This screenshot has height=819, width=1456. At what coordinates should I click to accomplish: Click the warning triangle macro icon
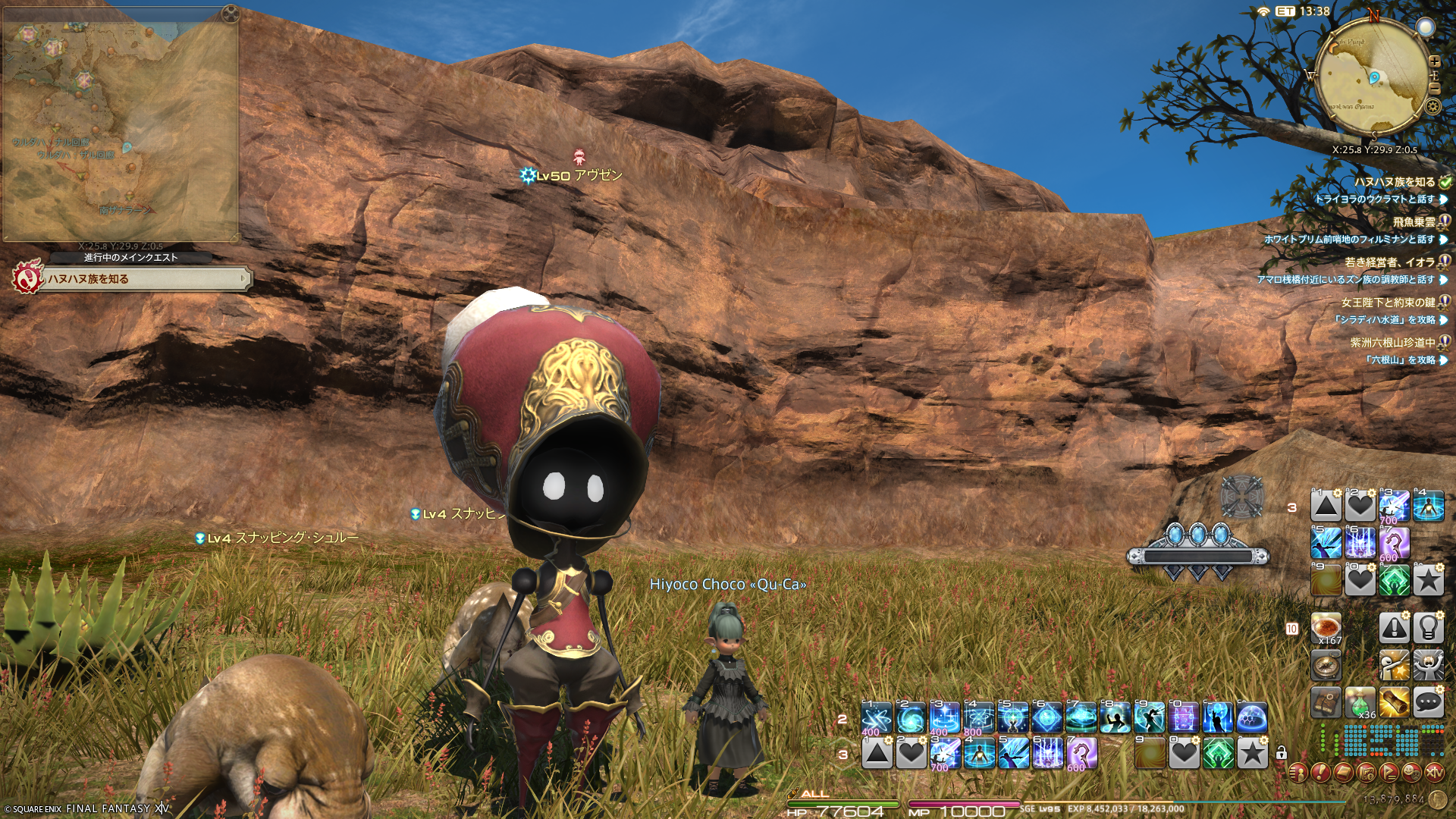[1394, 628]
